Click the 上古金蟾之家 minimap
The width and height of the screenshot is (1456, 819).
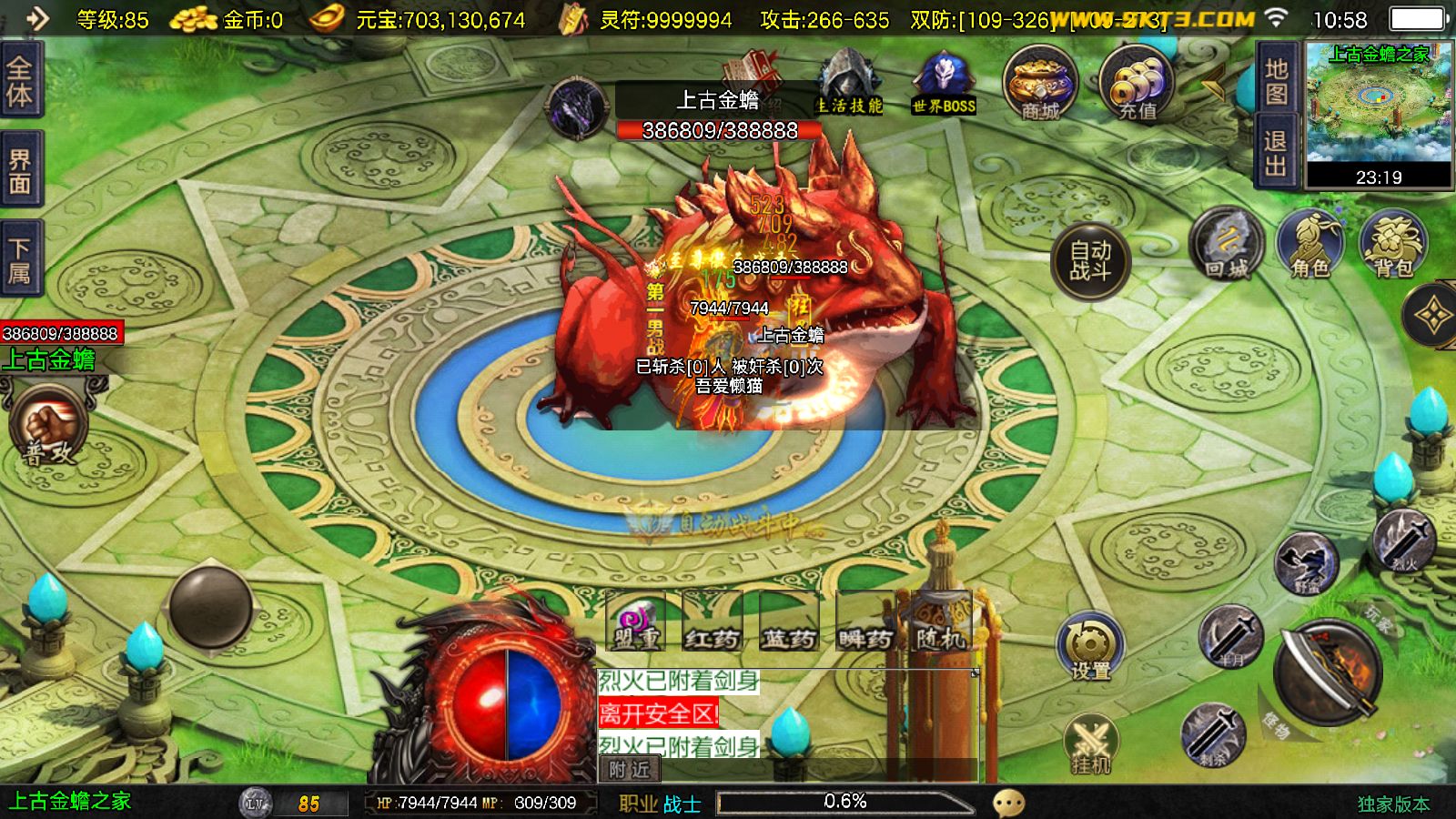(1379, 114)
